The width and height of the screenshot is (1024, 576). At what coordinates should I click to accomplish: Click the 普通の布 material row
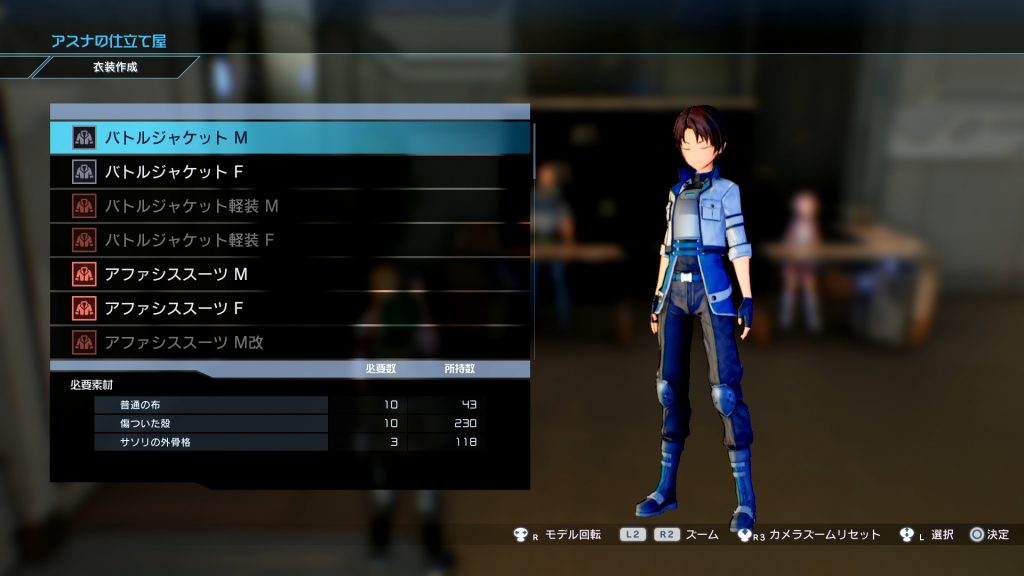pyautogui.click(x=211, y=405)
